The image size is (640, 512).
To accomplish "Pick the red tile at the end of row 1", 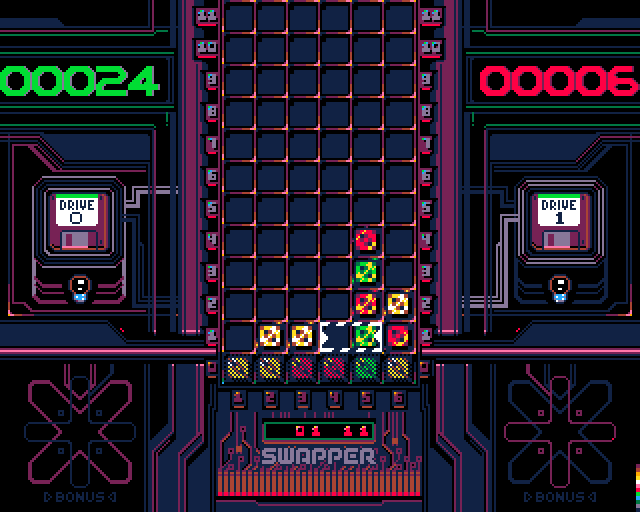I will click(x=398, y=335).
